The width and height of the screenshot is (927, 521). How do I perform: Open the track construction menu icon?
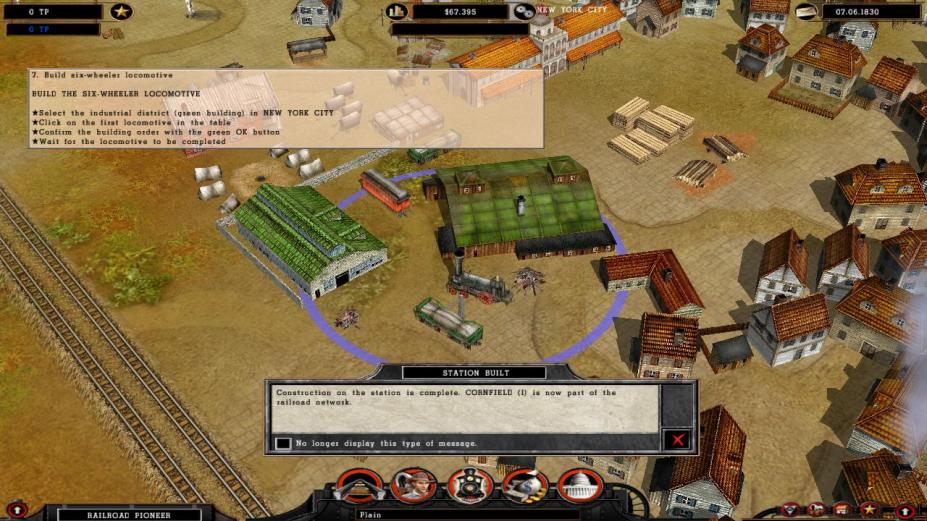point(359,486)
